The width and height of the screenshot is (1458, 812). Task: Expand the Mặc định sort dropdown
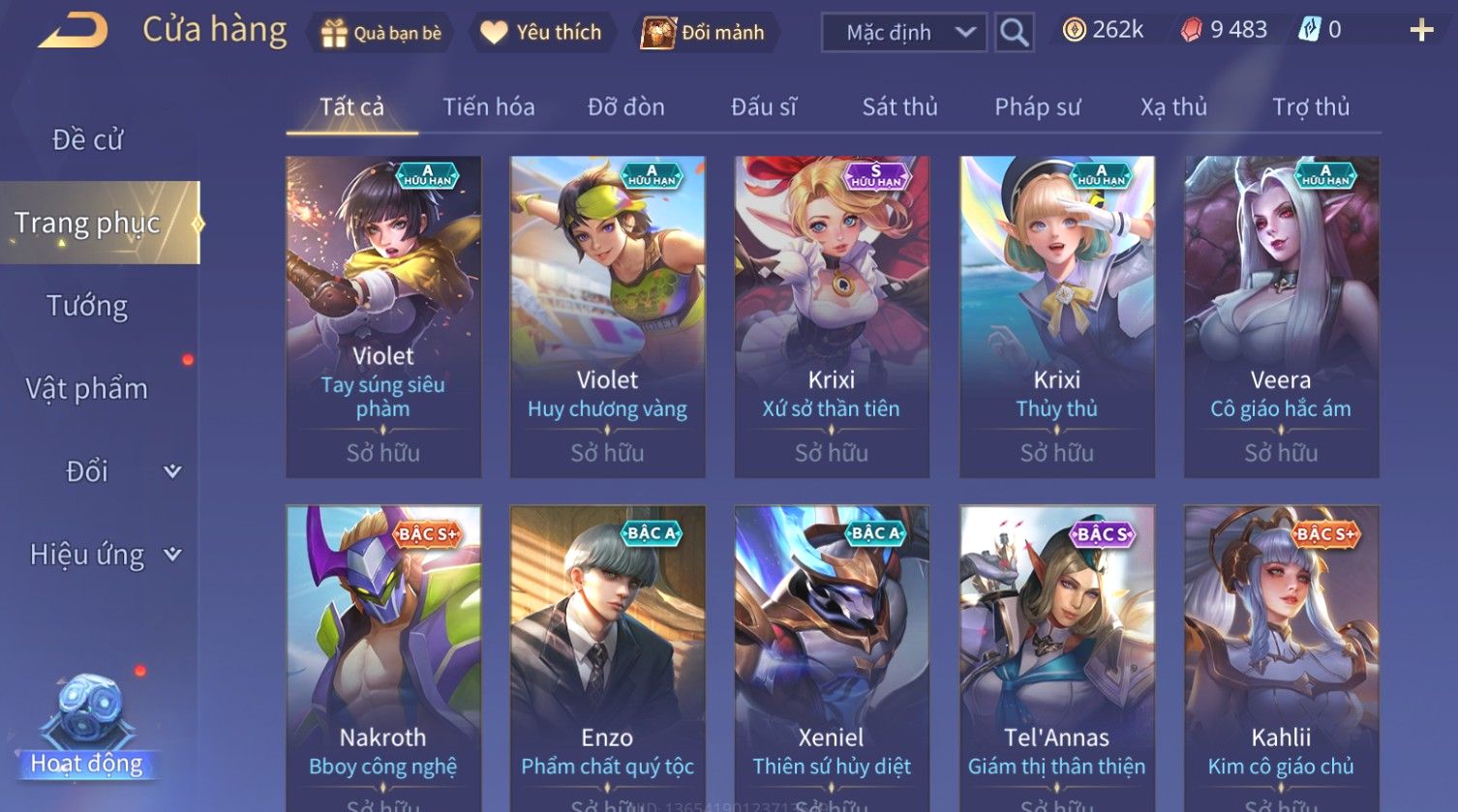(x=904, y=33)
